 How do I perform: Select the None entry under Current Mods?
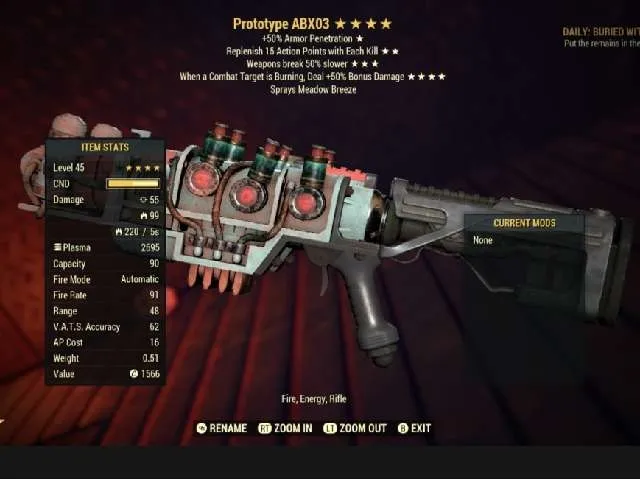484,240
